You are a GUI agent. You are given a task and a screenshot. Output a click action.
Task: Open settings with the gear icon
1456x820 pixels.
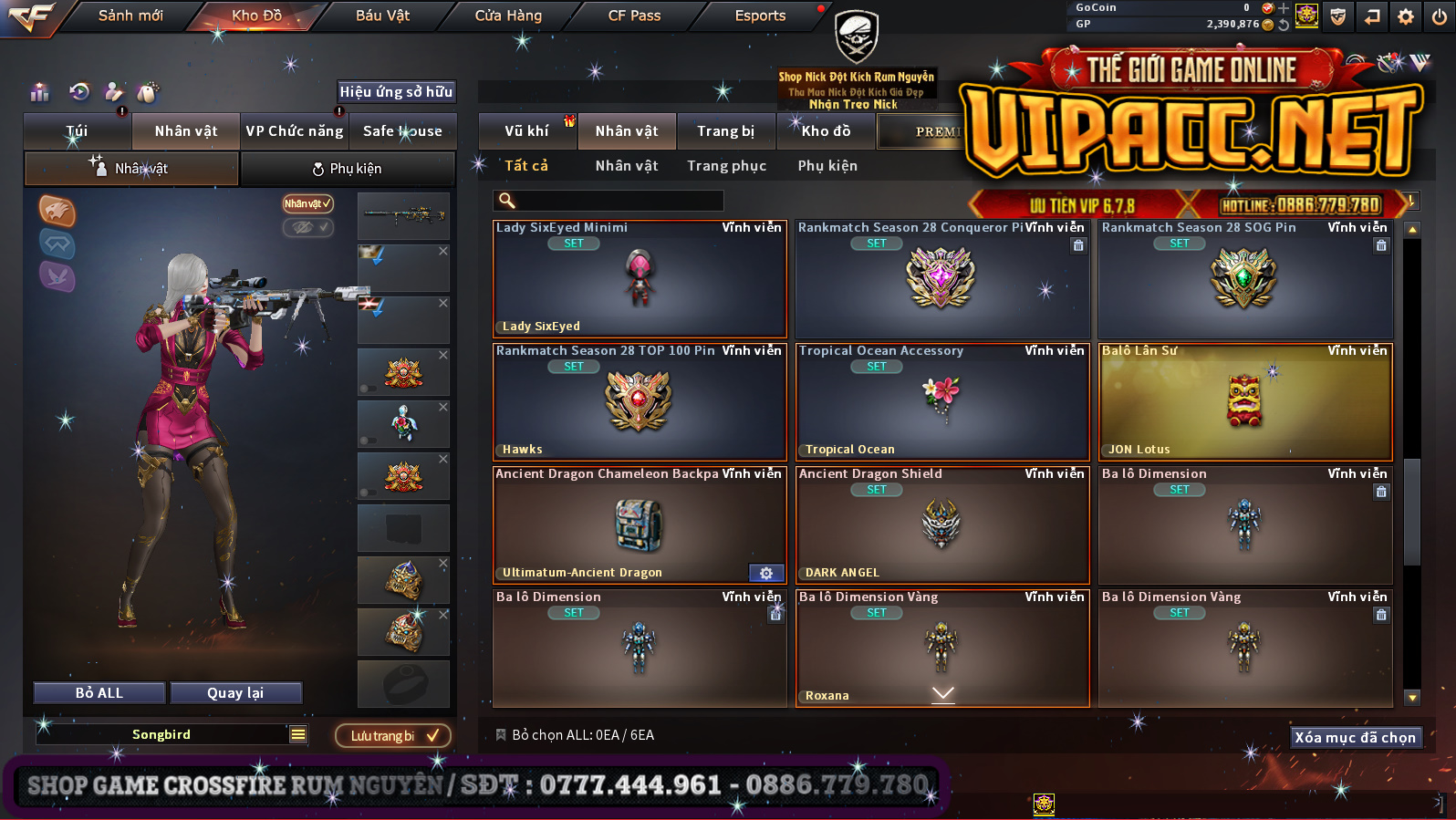(1406, 16)
